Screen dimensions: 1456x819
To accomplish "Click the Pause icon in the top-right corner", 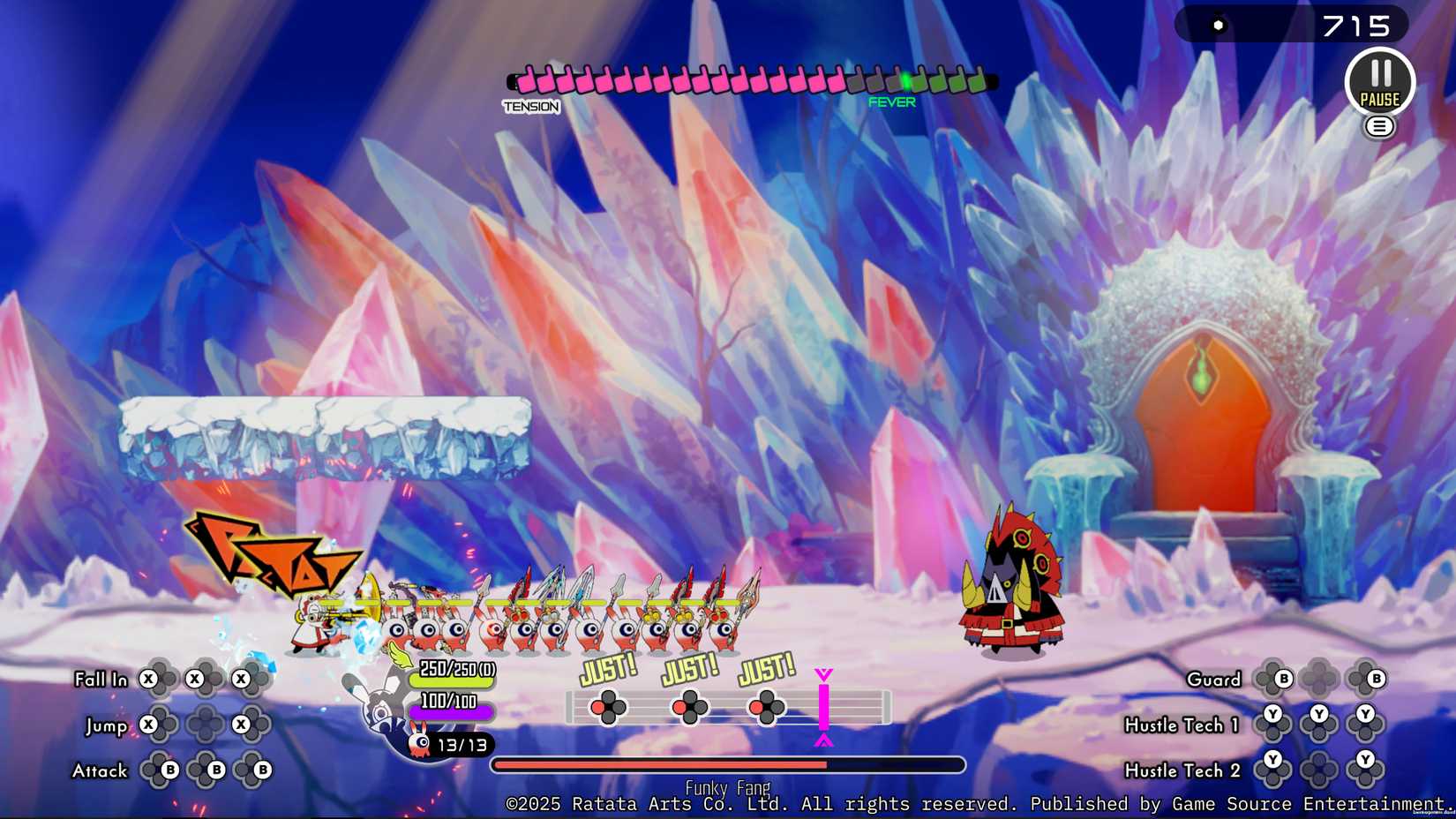I will point(1381,81).
